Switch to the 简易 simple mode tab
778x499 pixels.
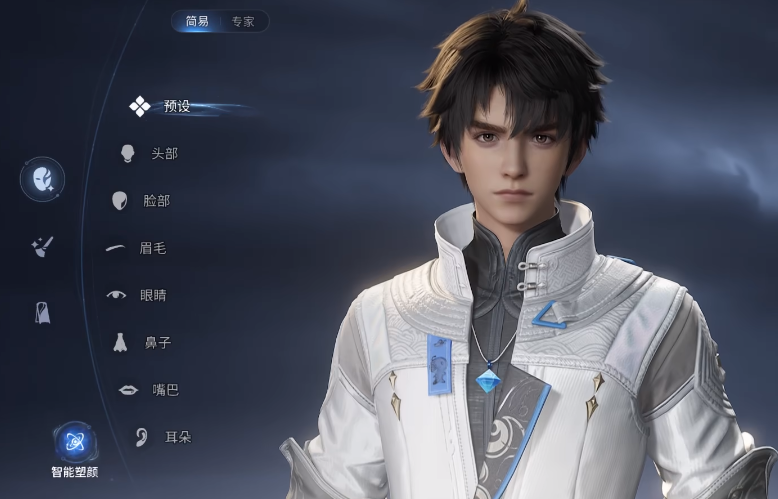pos(195,21)
